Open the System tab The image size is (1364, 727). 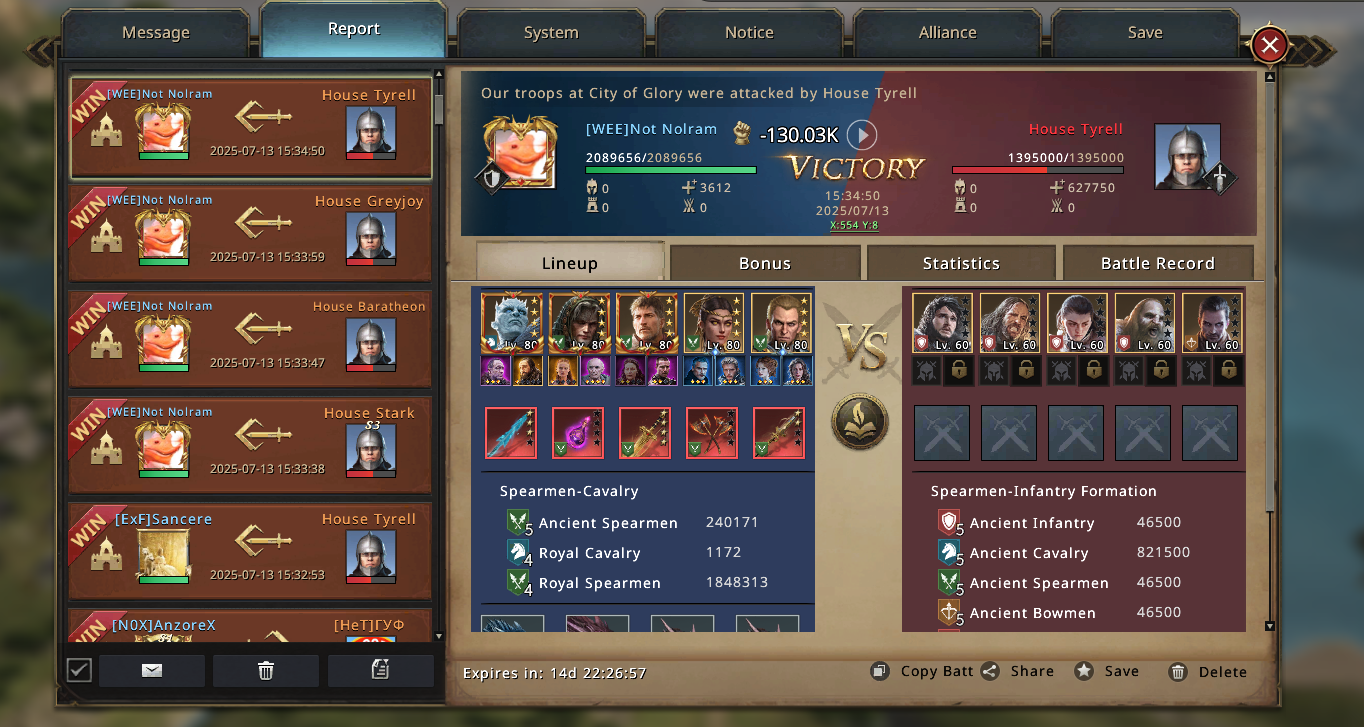point(551,33)
